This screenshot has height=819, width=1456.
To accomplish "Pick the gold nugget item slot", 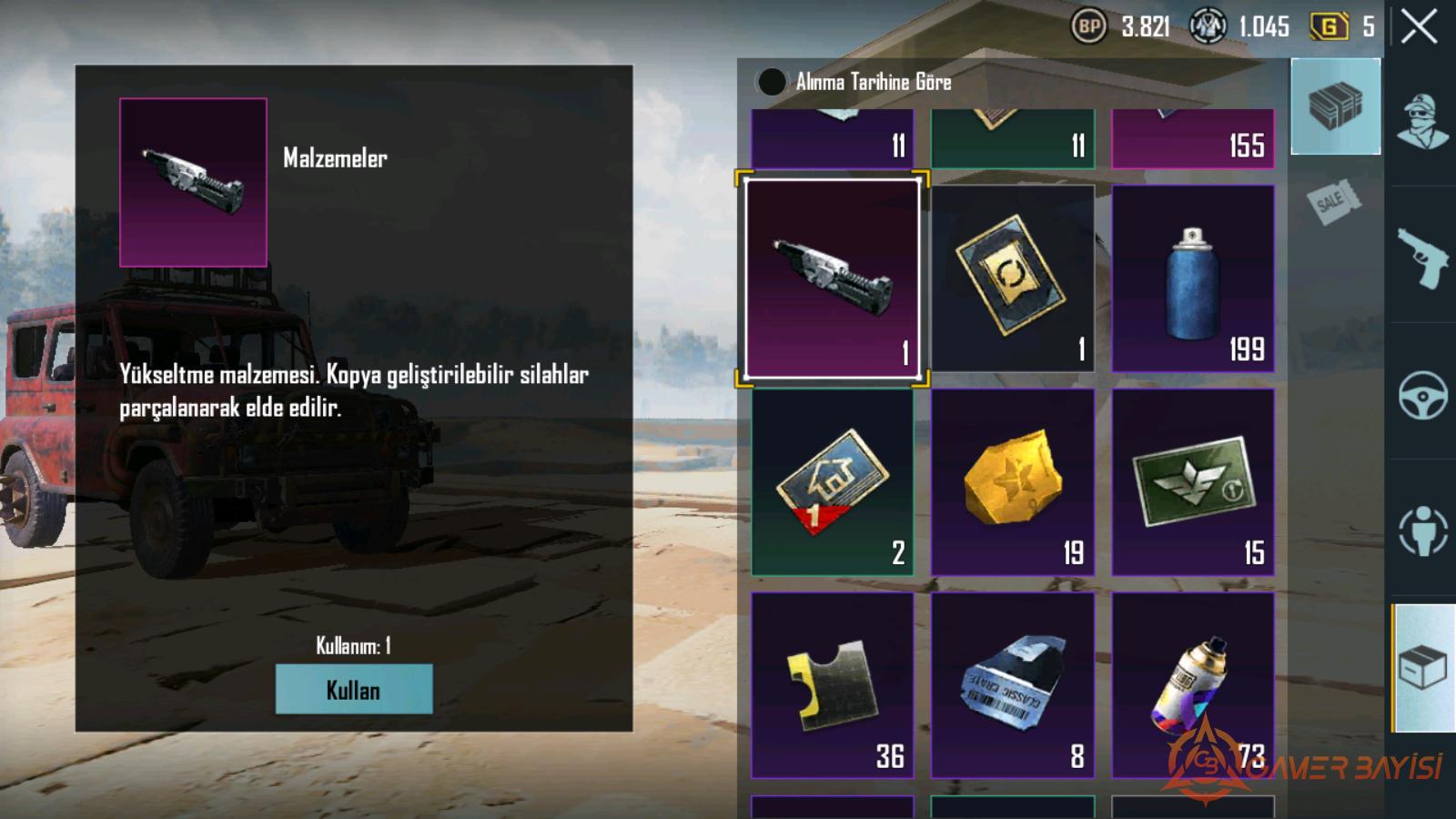I will 1012,482.
